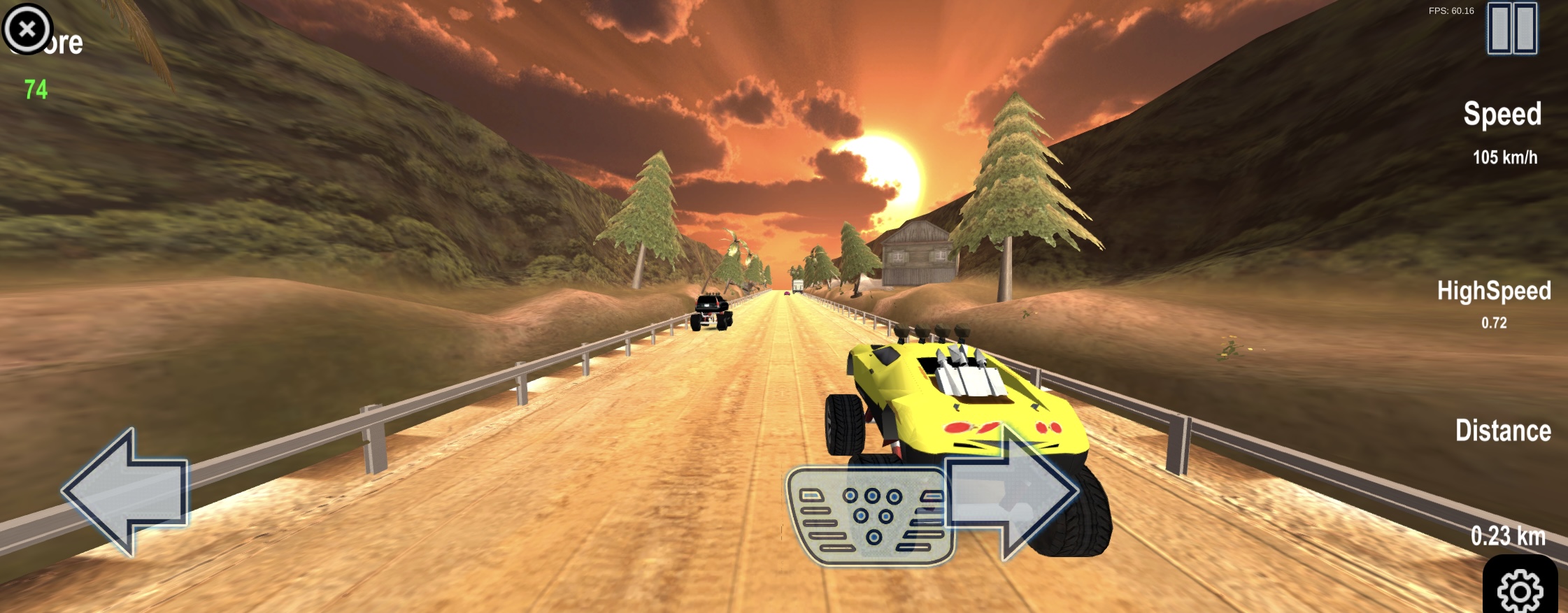Open the gear settings icon

pyautogui.click(x=1519, y=589)
